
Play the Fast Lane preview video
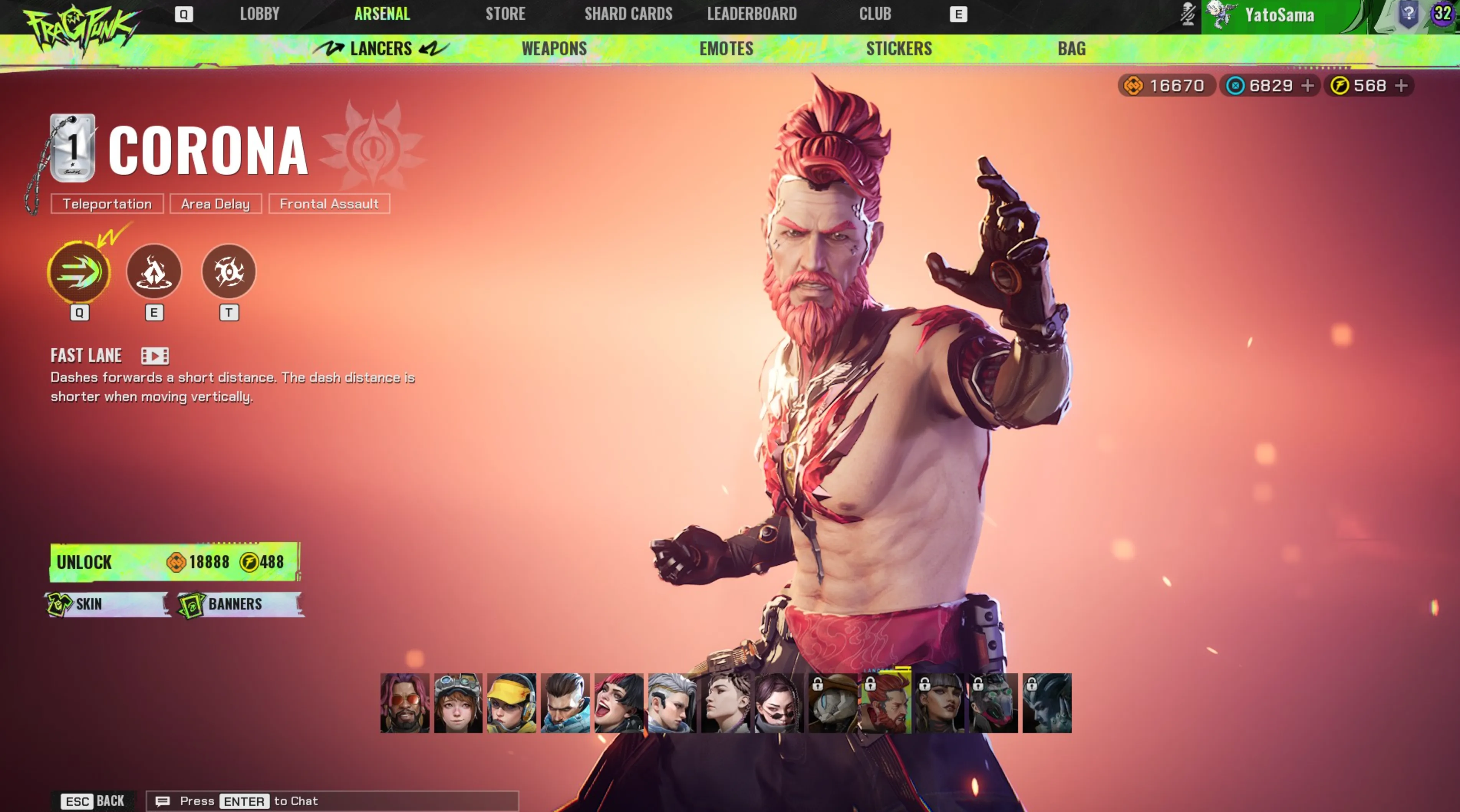154,356
